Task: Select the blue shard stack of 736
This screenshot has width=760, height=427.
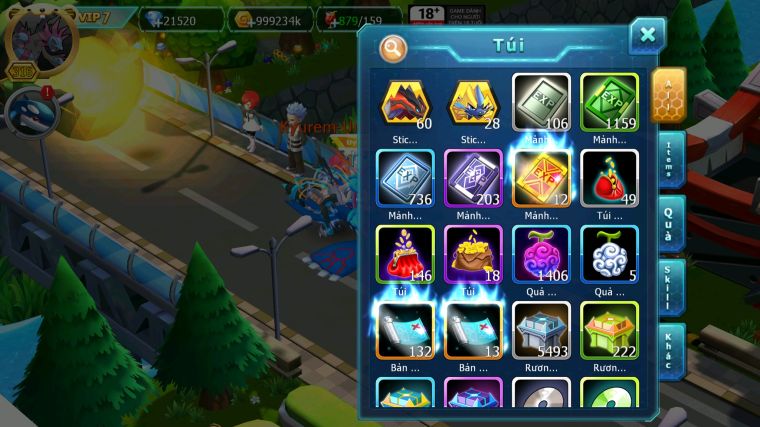Action: click(x=405, y=178)
